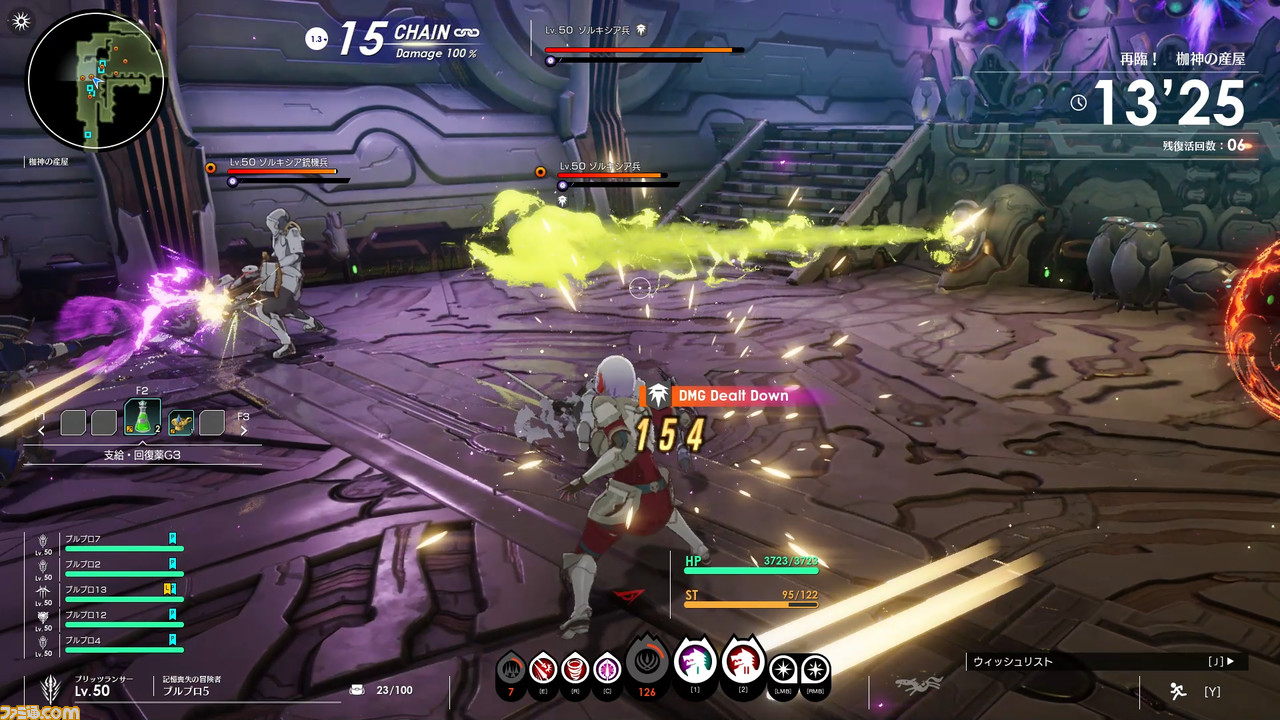
Task: Summon the red beast Imagine
Action: 743,660
